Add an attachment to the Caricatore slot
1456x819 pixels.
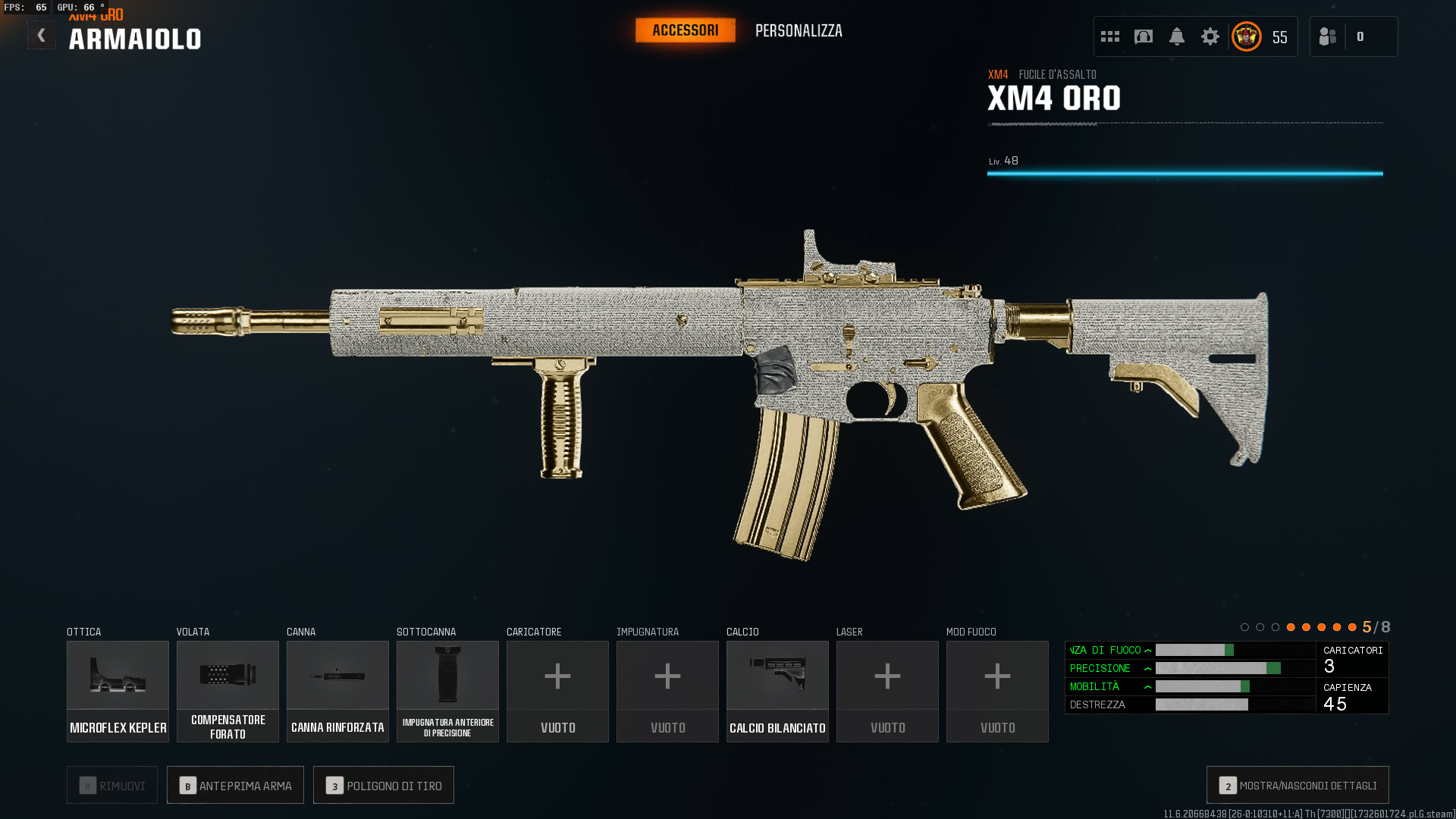click(557, 691)
